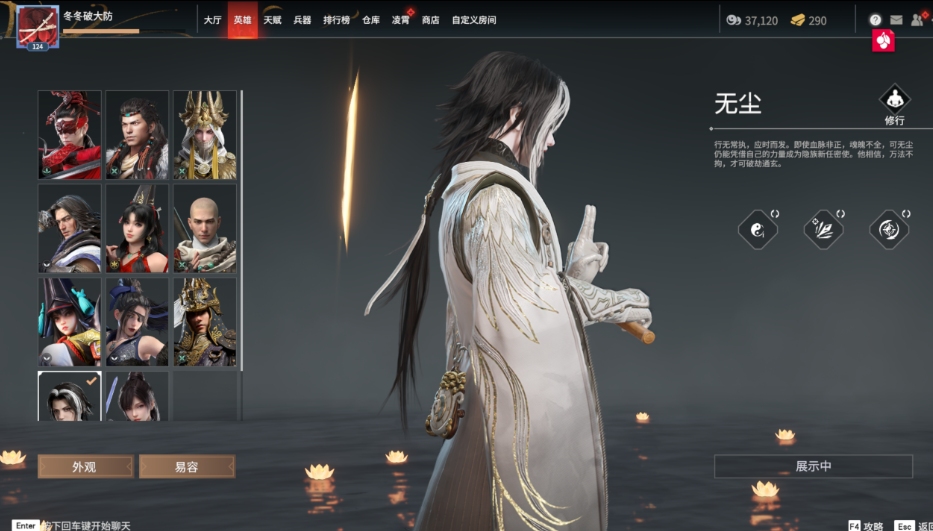Show the 排行榜 leaderboard
Image resolution: width=933 pixels, height=531 pixels.
point(336,20)
